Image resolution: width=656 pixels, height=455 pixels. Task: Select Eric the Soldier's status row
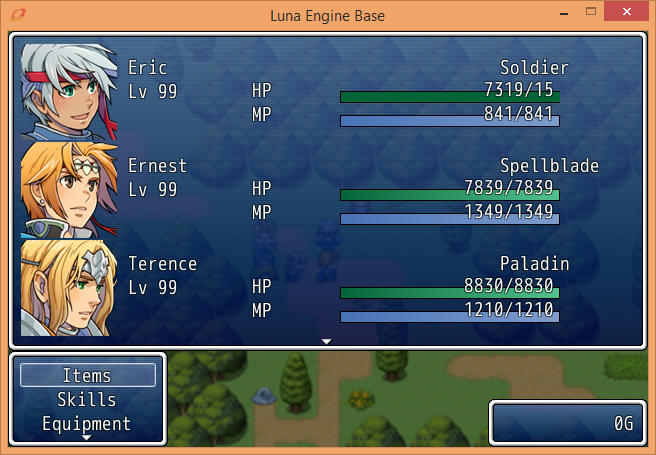coord(340,92)
